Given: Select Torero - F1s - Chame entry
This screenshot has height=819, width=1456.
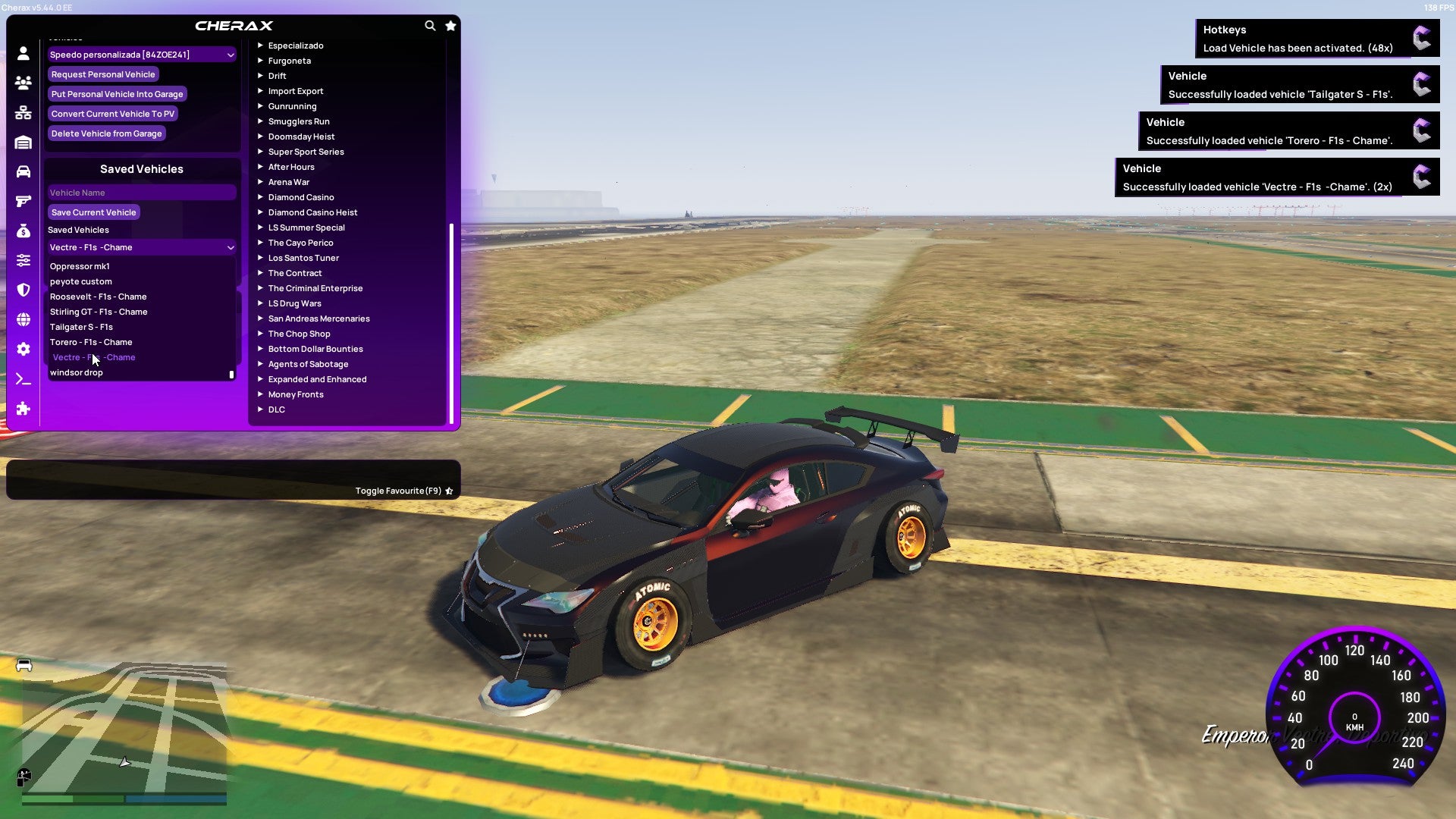Looking at the screenshot, I should click(x=92, y=342).
